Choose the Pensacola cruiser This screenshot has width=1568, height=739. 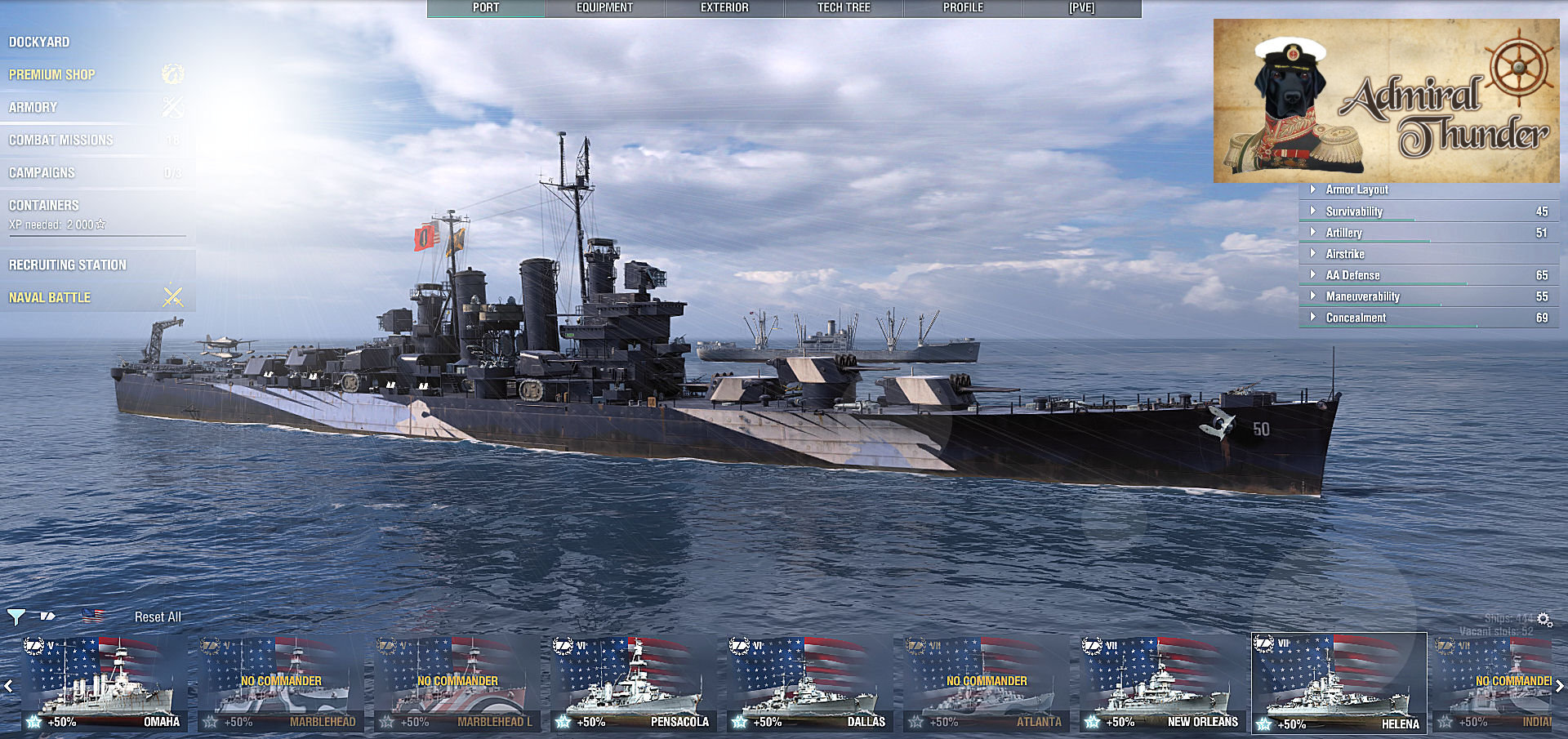tap(634, 684)
